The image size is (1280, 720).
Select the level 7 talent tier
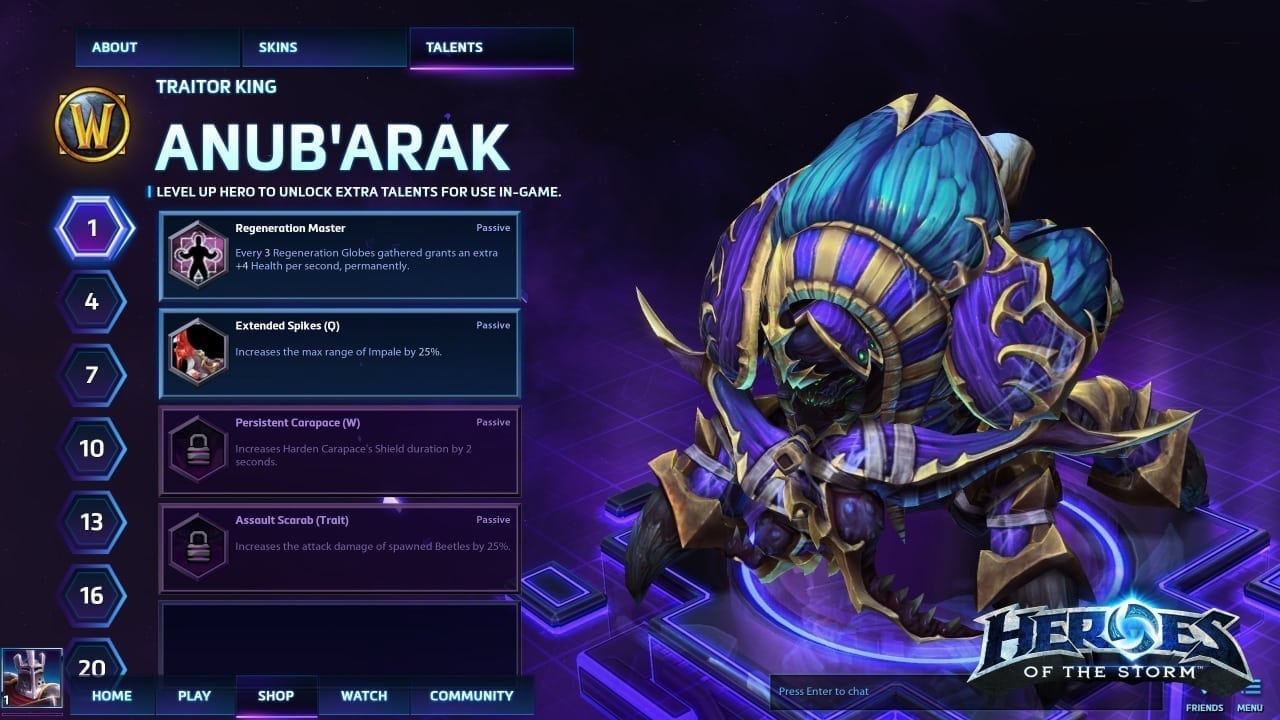pos(92,375)
